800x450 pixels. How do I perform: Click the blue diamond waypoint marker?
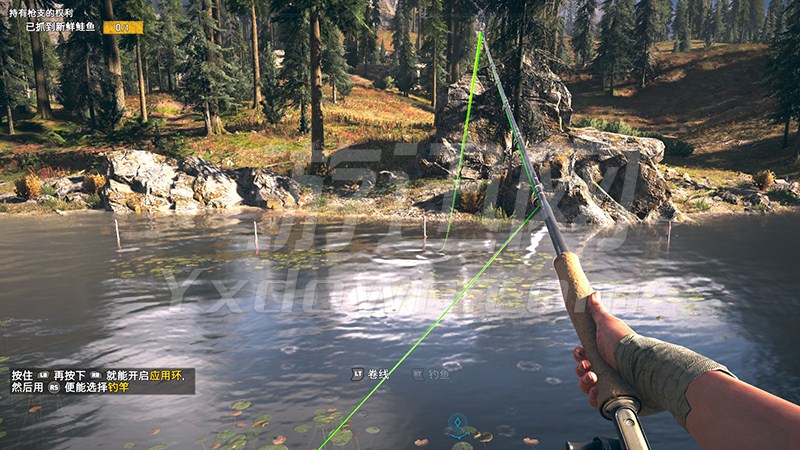(457, 422)
